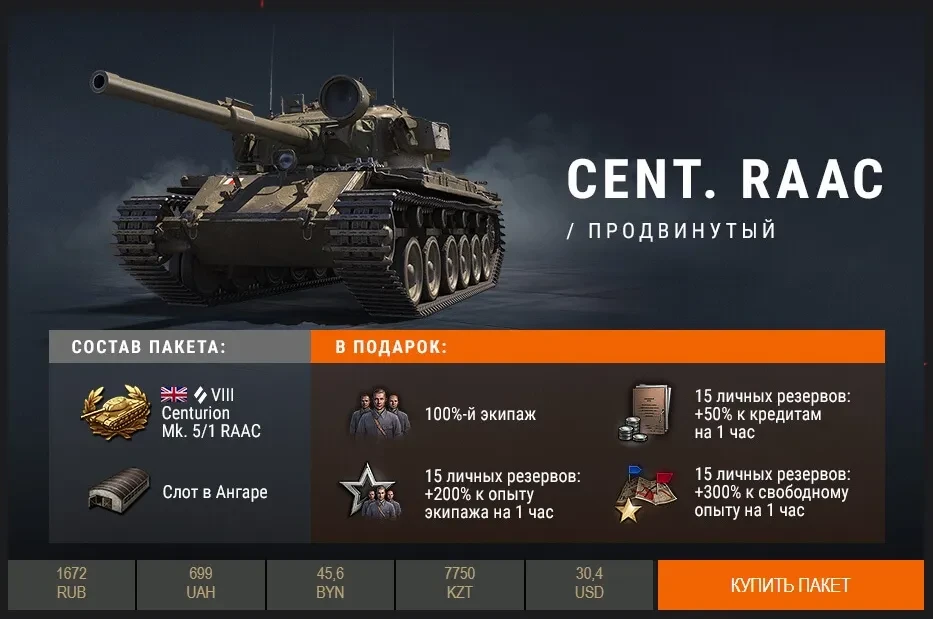Buy the package with Купить пакет
933x619 pixels.
pos(790,584)
